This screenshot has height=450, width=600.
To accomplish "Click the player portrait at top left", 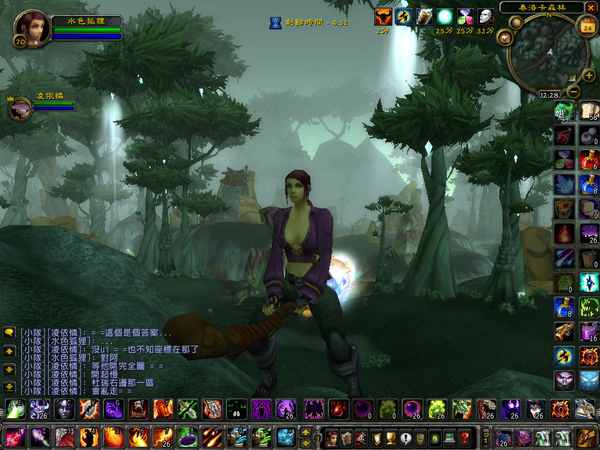I will click(30, 22).
